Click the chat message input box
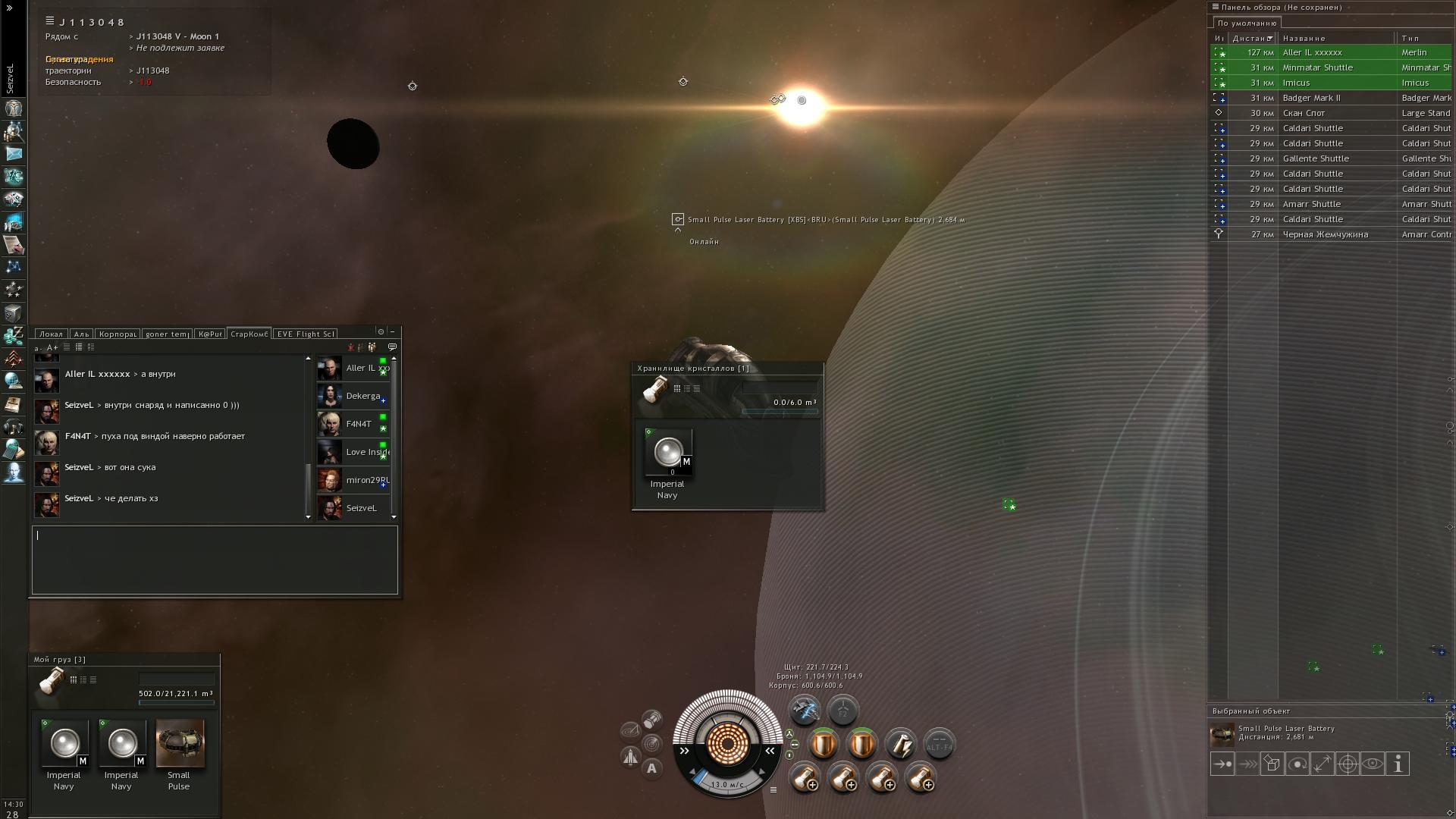The width and height of the screenshot is (1456, 819). [215, 560]
